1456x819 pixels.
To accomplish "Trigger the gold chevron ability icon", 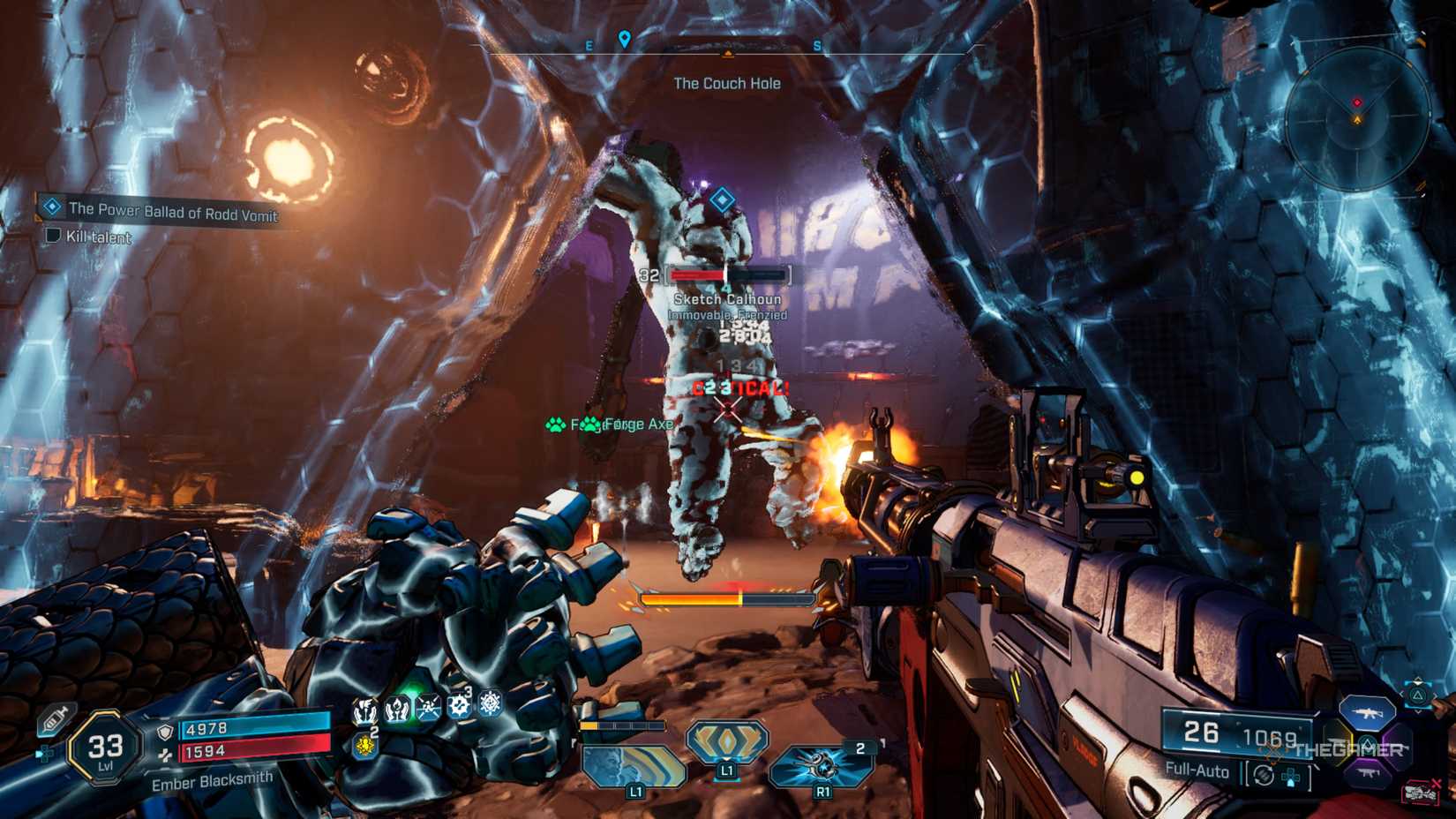I will pos(726,741).
